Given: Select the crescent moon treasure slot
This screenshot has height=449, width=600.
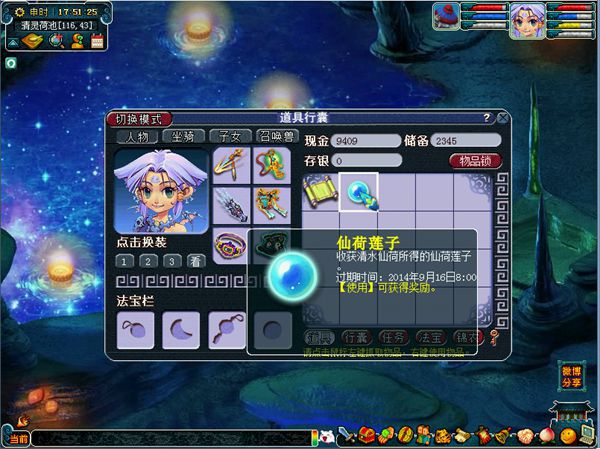Looking at the screenshot, I should pos(181,330).
